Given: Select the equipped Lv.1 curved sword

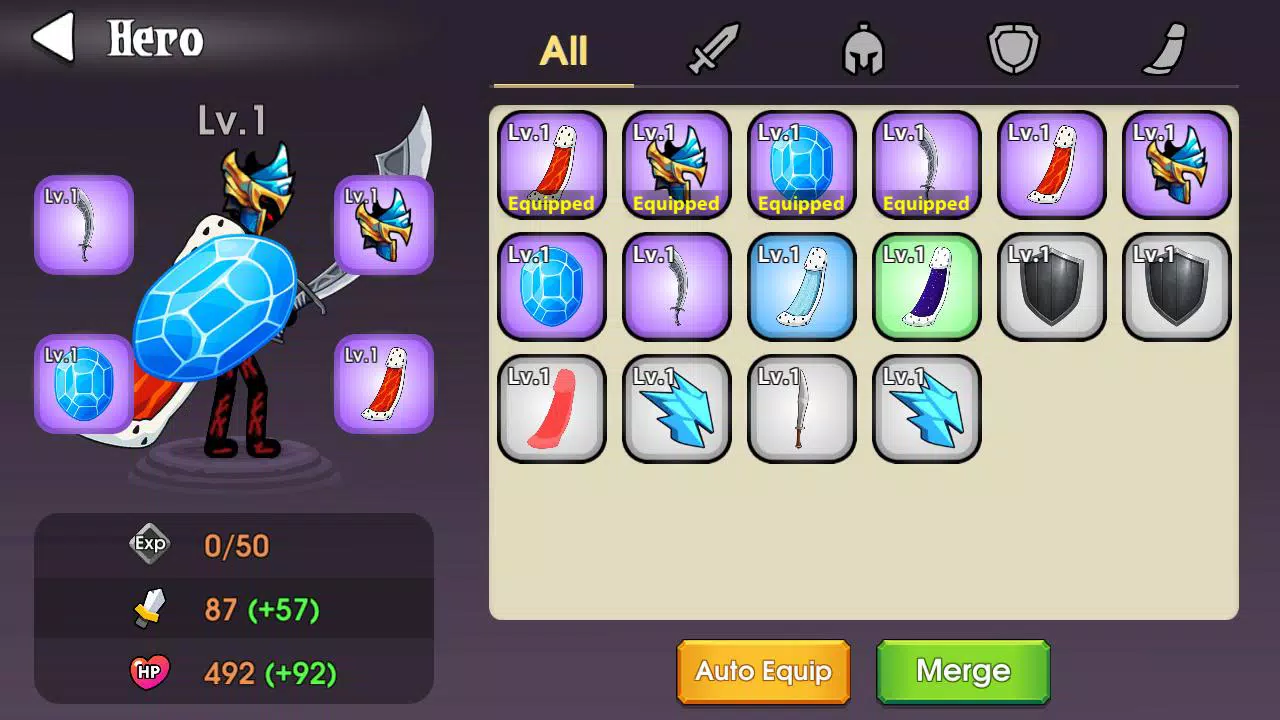Looking at the screenshot, I should coord(926,163).
